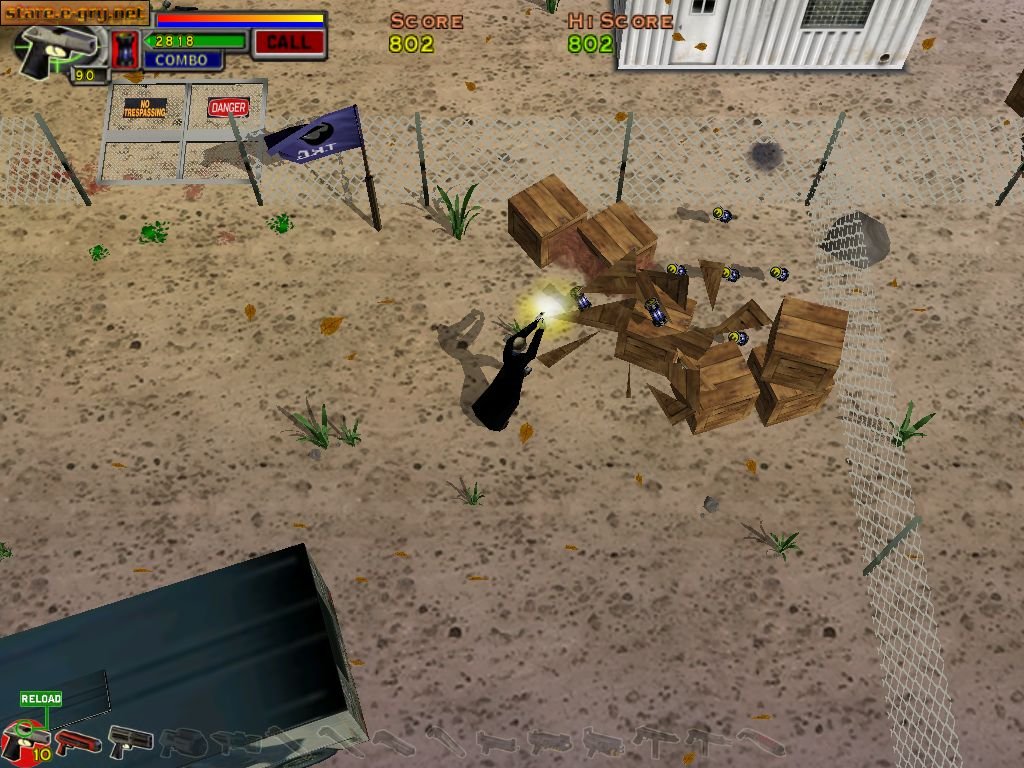Choose the grey double-barrel launcher weapon
Viewport: 1024px width, 768px height.
130,742
